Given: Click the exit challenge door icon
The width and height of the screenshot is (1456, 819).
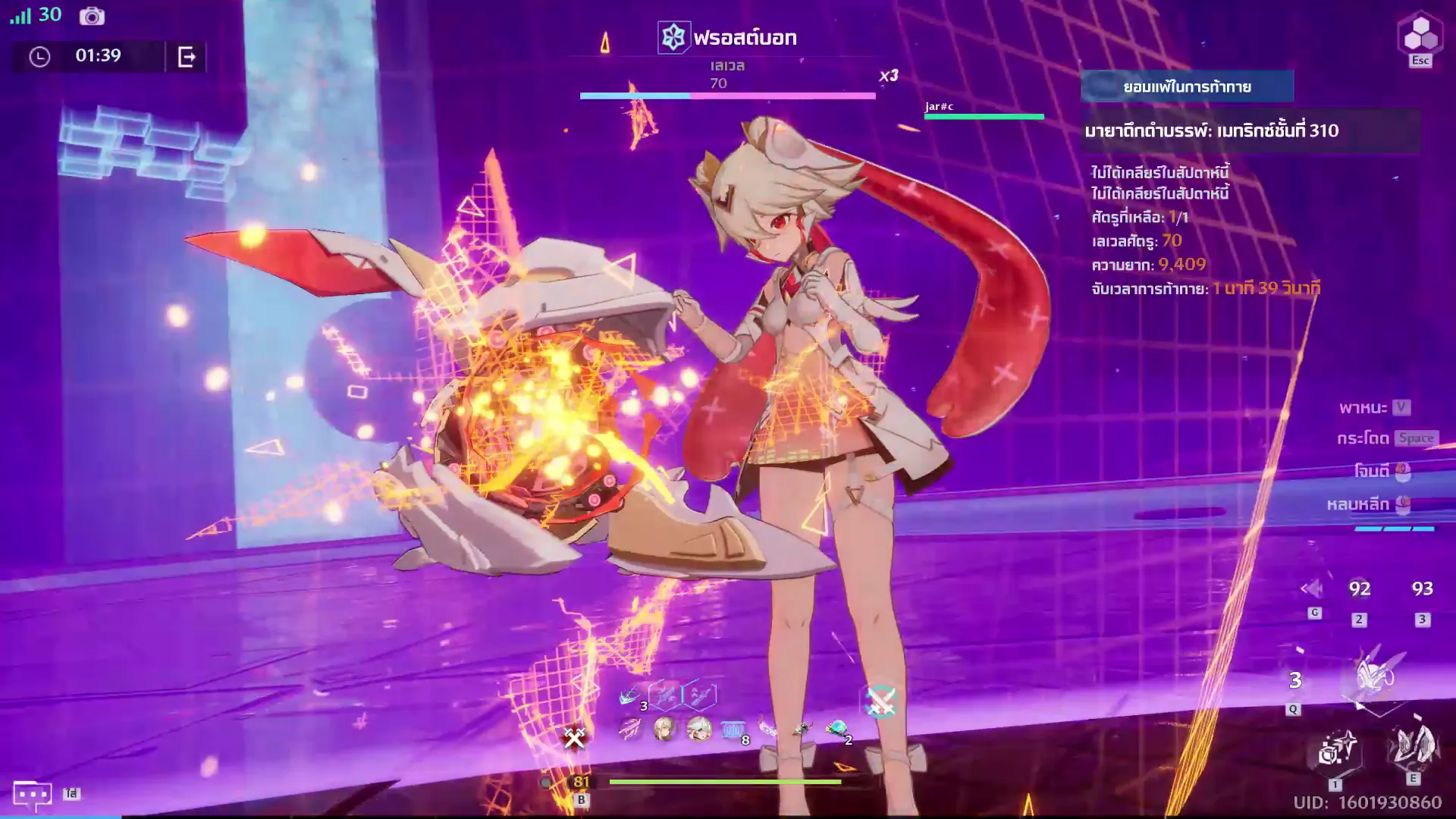Looking at the screenshot, I should point(187,56).
